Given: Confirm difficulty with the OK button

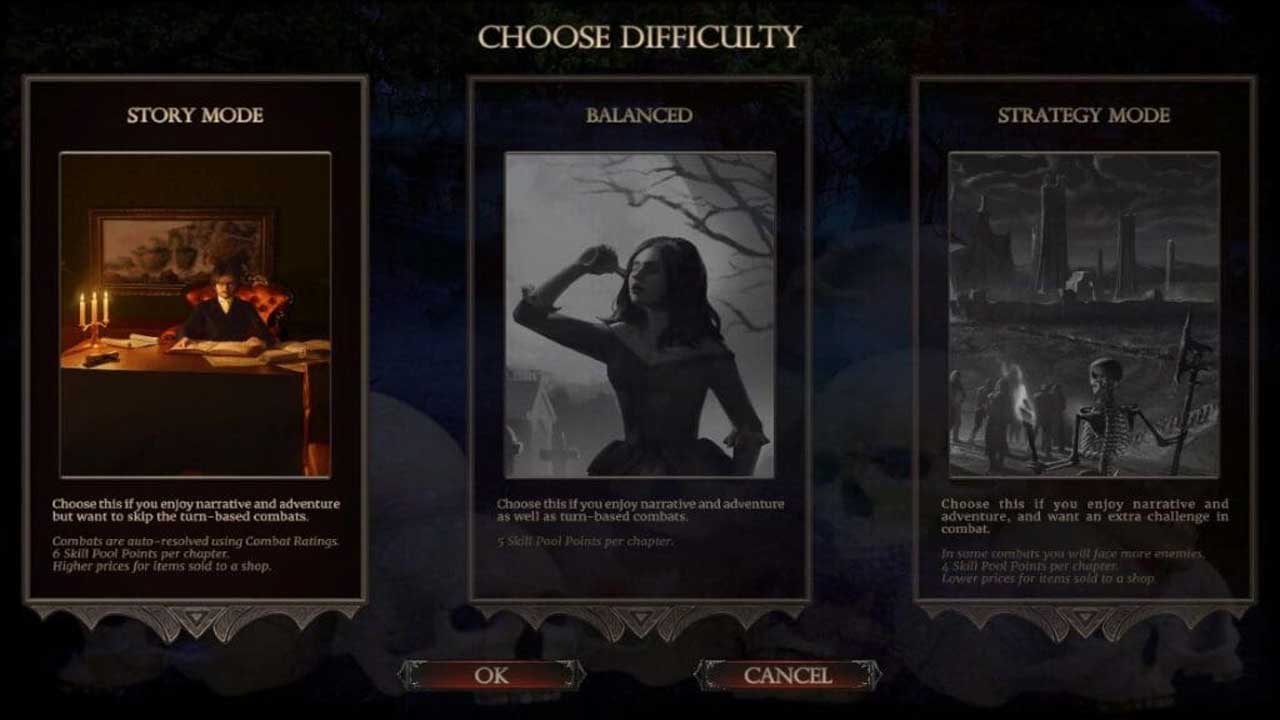Looking at the screenshot, I should coord(491,676).
